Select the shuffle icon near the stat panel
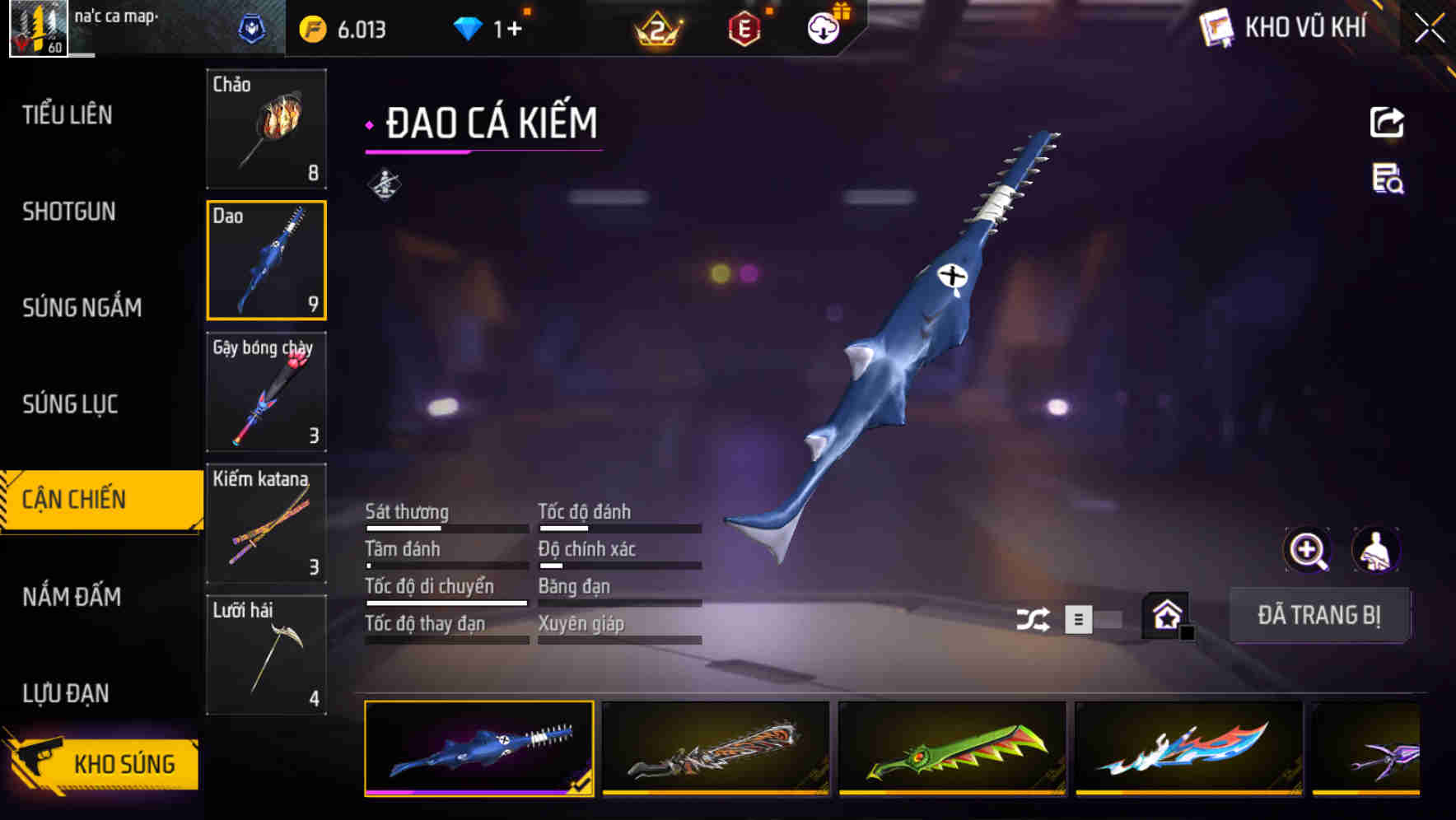This screenshot has width=1456, height=820. point(1033,617)
